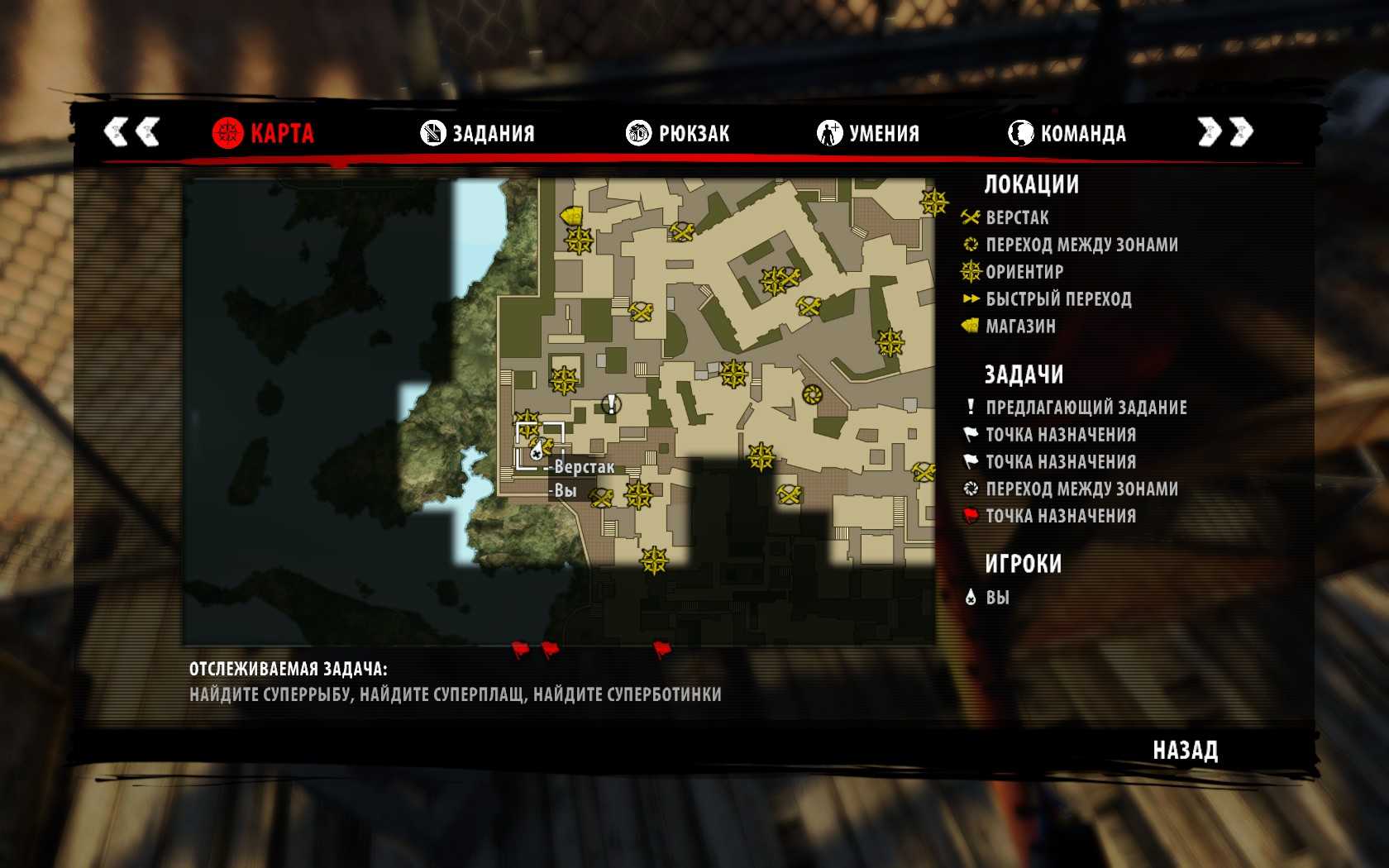Go to the Команда tab
Image resolution: width=1389 pixels, height=868 pixels.
tap(1067, 133)
